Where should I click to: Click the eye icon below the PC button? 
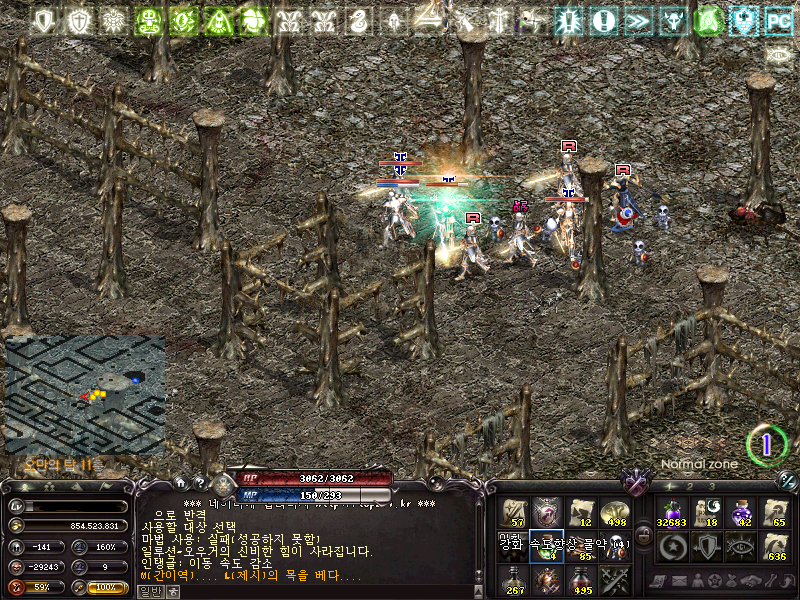(778, 54)
